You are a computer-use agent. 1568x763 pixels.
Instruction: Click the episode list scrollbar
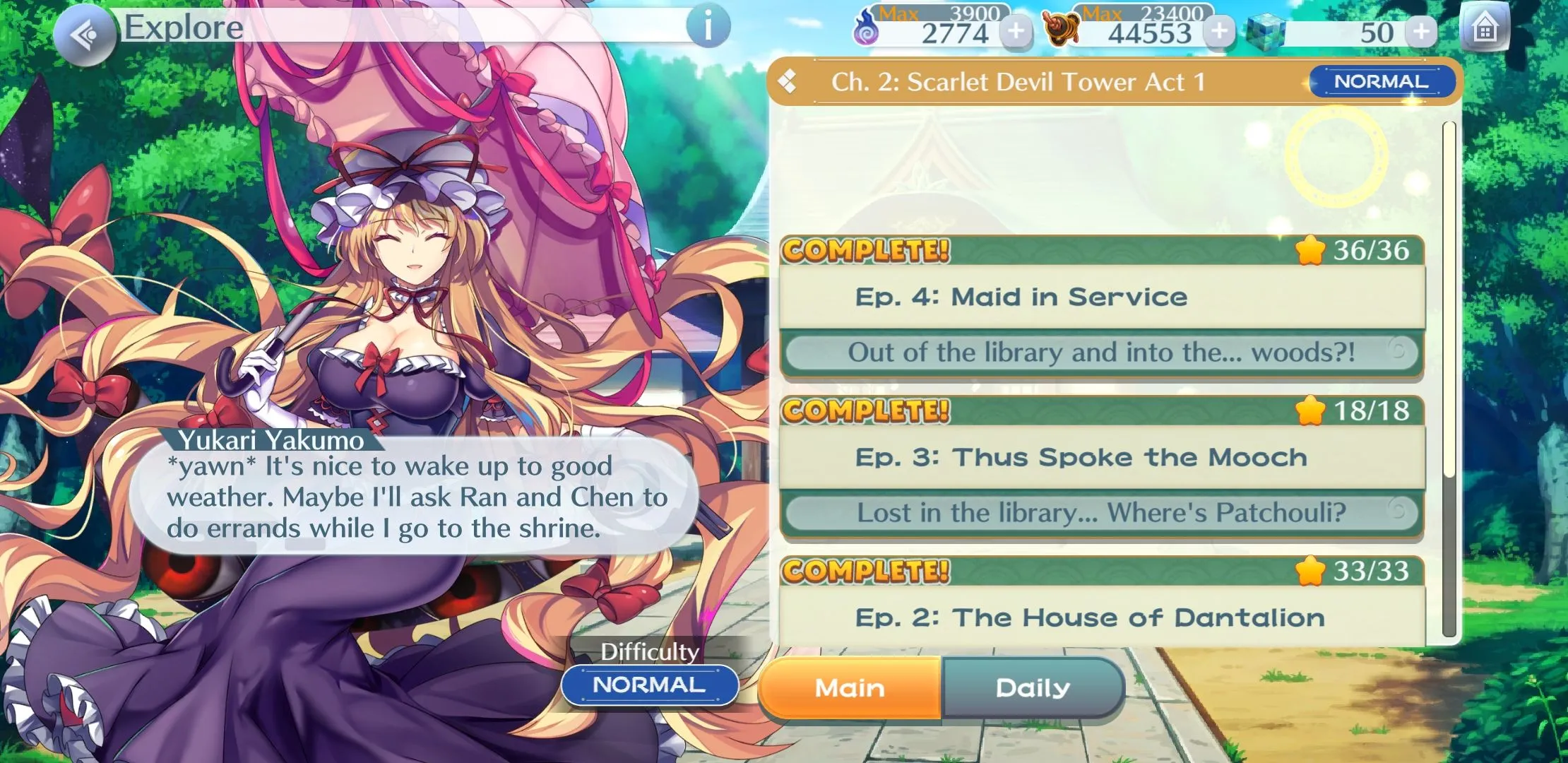(1449, 381)
